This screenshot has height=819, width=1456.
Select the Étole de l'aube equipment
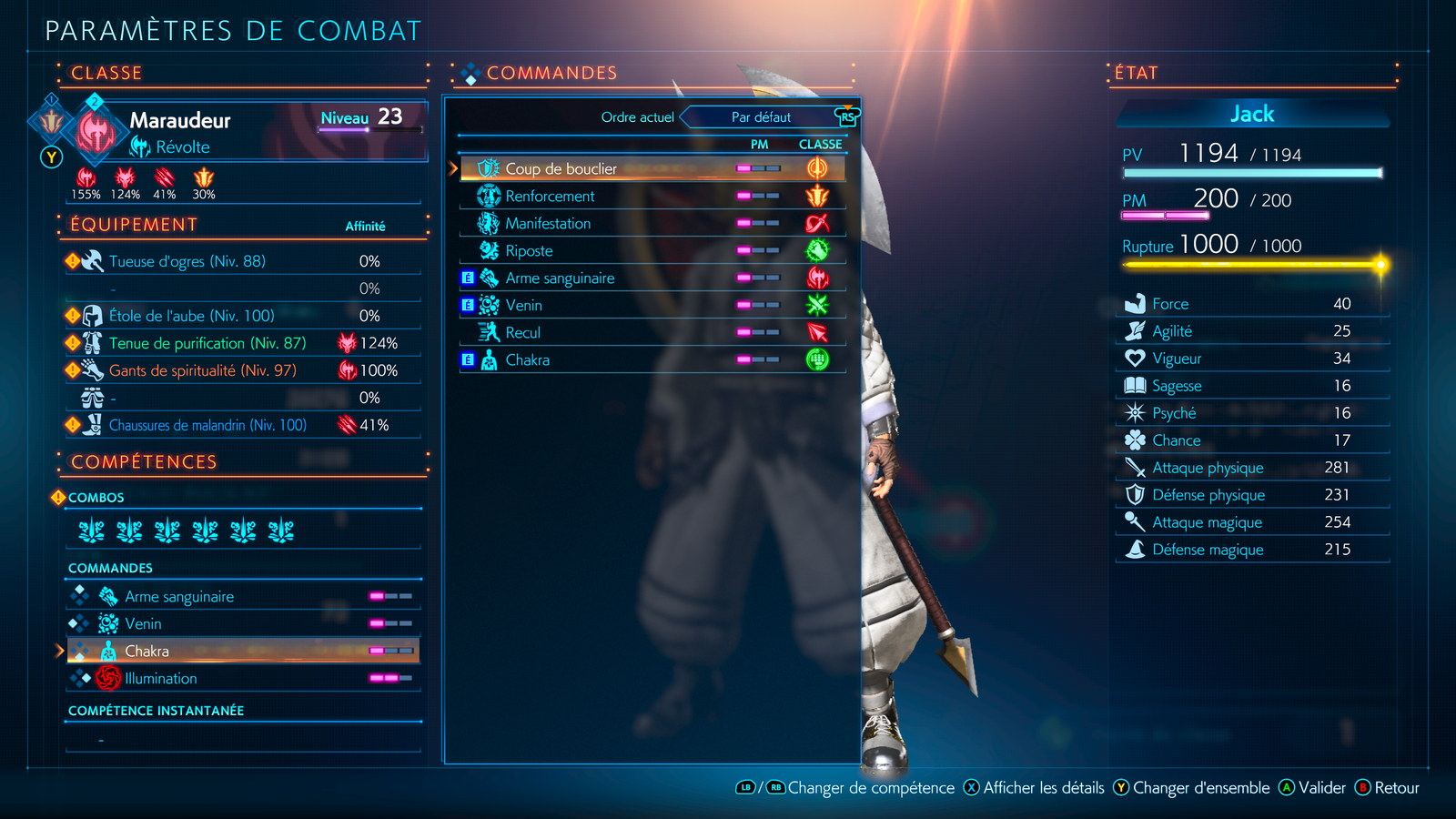[x=191, y=316]
